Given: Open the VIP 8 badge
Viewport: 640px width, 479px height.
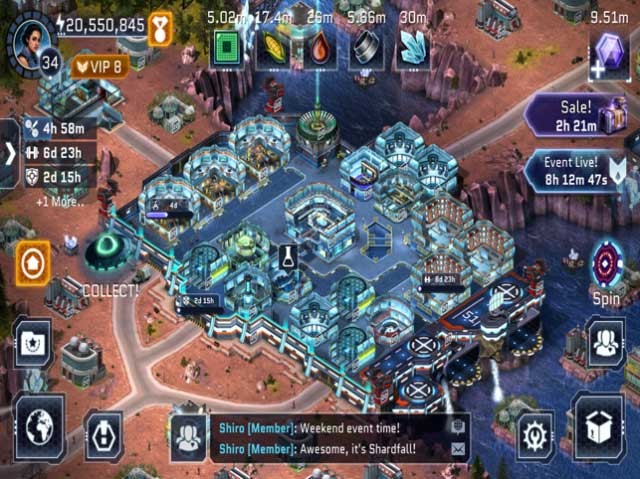Looking at the screenshot, I should tap(100, 68).
